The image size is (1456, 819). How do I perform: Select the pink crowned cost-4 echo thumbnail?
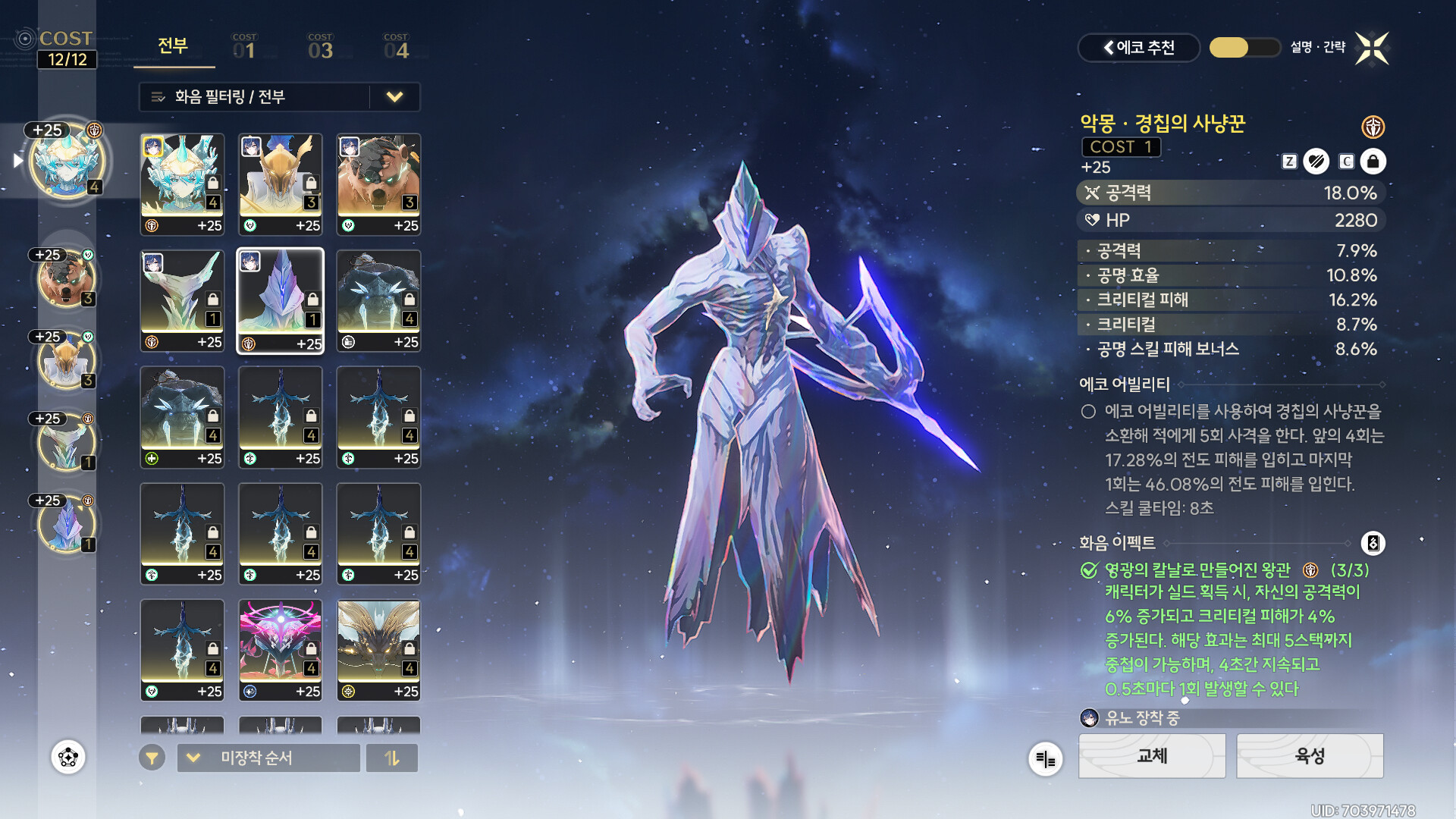[280, 650]
